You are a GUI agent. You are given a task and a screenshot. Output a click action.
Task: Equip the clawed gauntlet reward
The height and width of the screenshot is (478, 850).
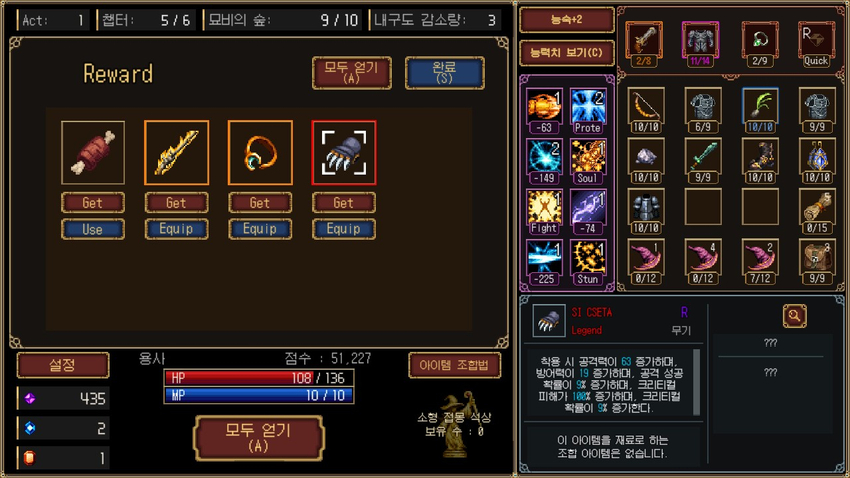click(x=343, y=228)
